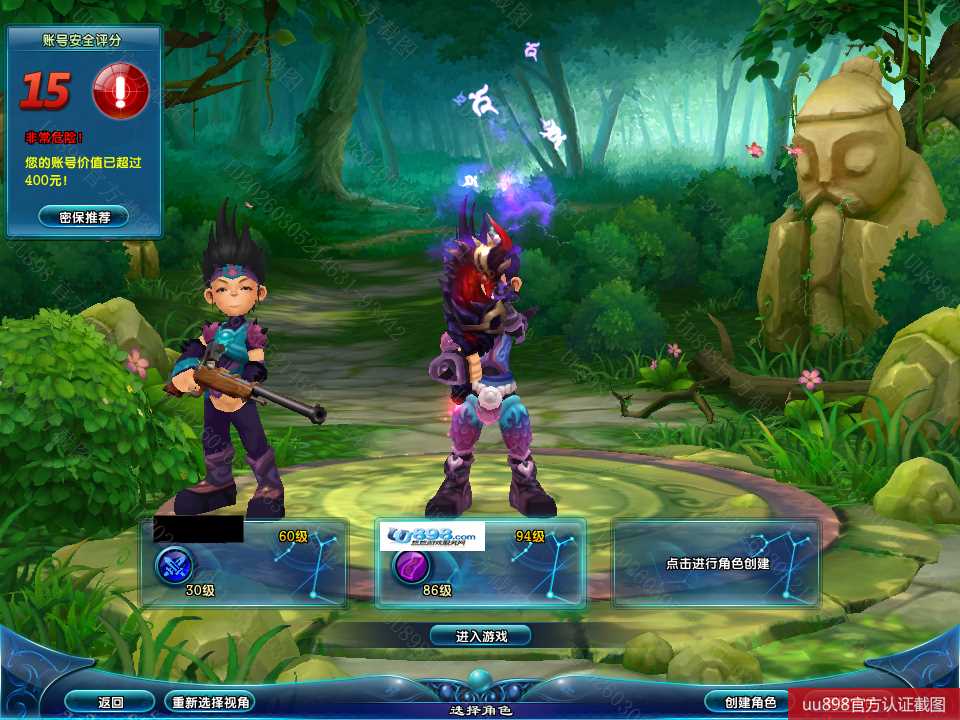This screenshot has width=960, height=720.
Task: Go back with the 返回 button
Action: pyautogui.click(x=110, y=702)
